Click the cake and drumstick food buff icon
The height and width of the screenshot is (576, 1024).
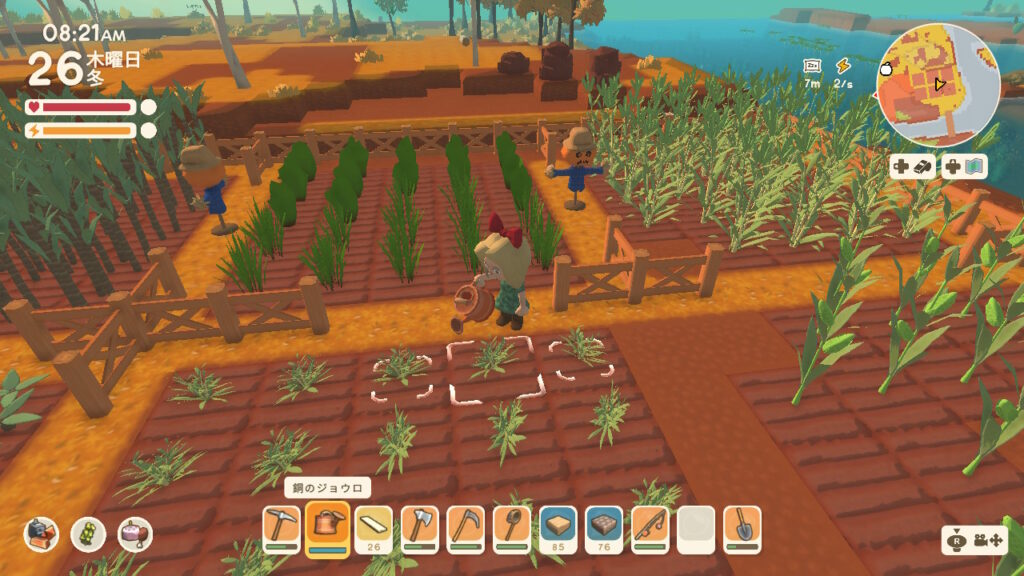[x=135, y=534]
